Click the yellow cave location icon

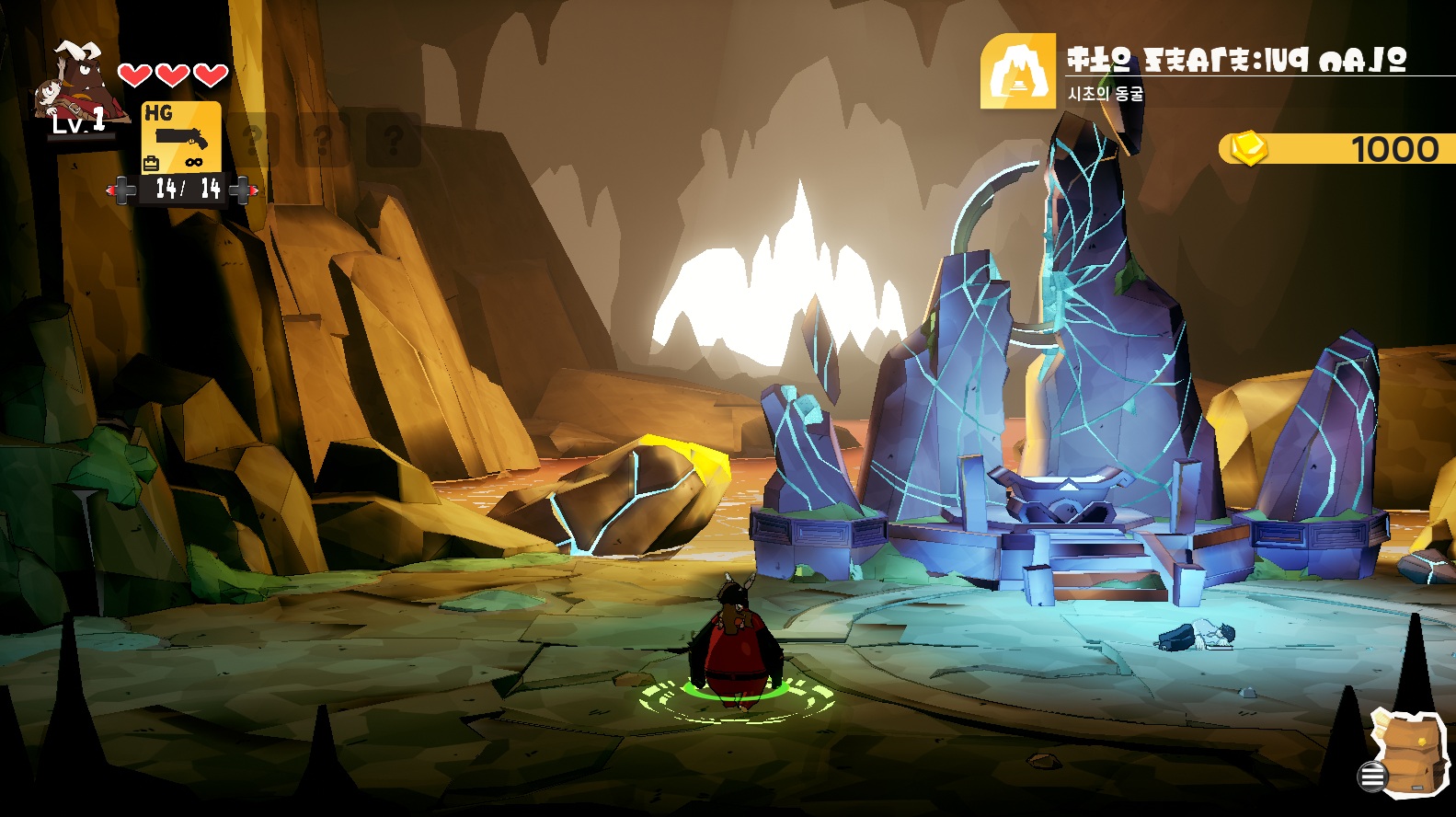click(1017, 72)
